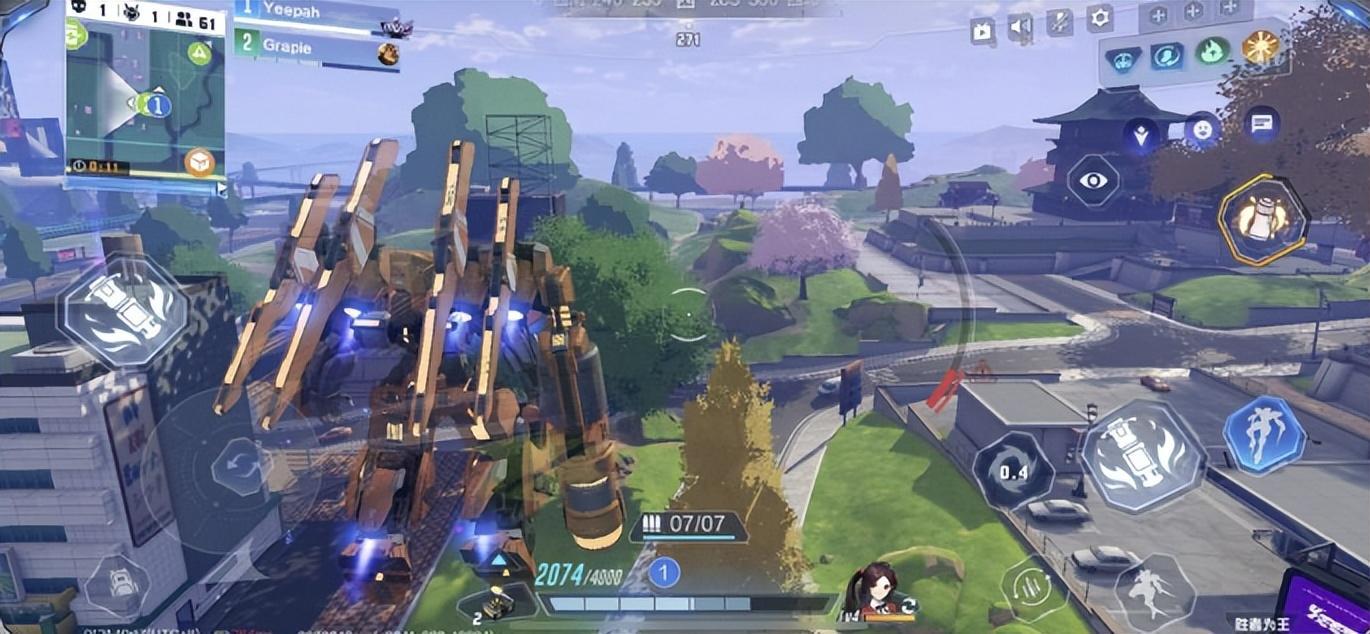1370x634 pixels.
Task: Use the golden sunburst item
Action: click(x=1260, y=47)
